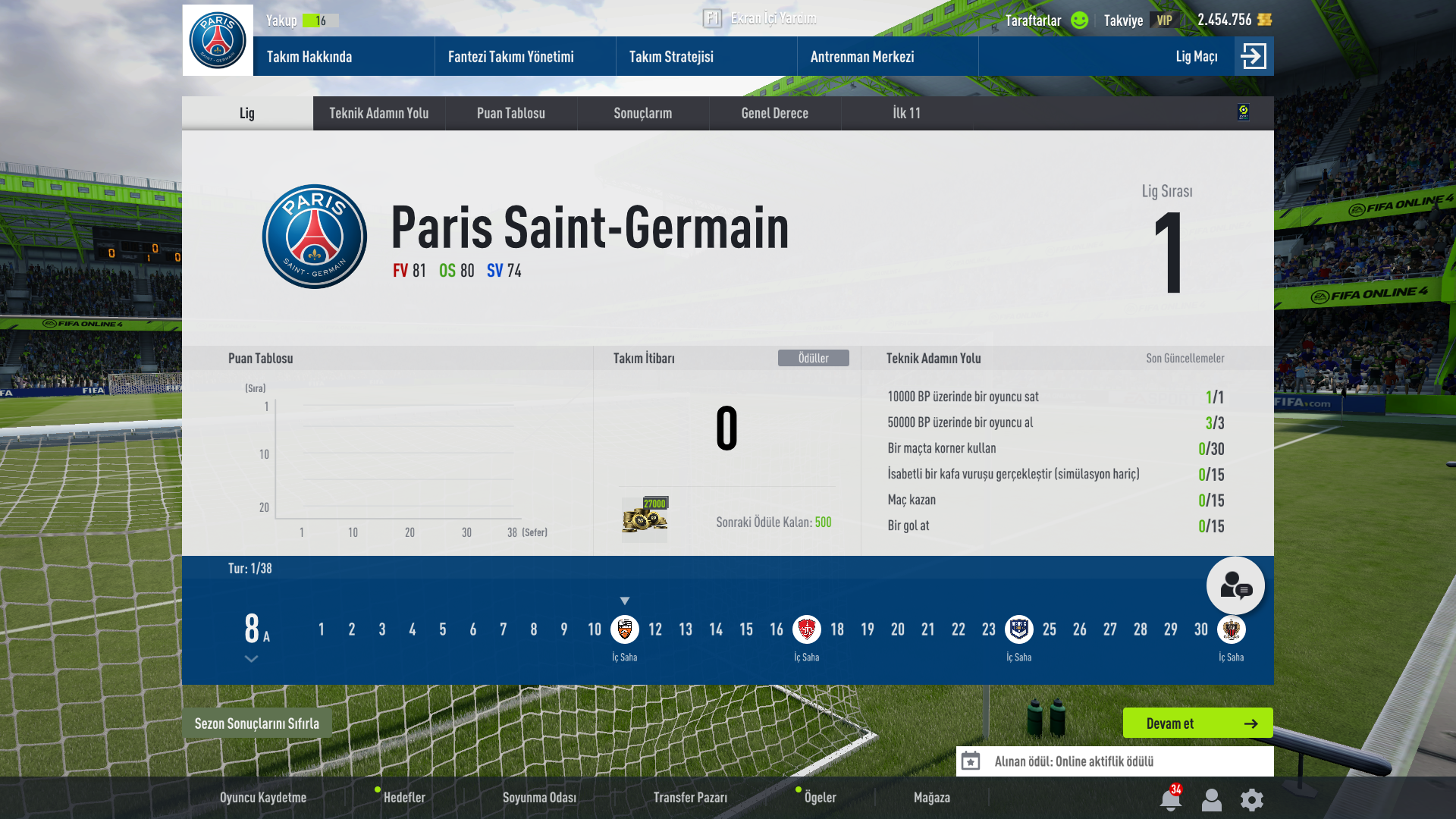Check the notification bell icon
The image size is (1456, 819).
click(x=1170, y=799)
